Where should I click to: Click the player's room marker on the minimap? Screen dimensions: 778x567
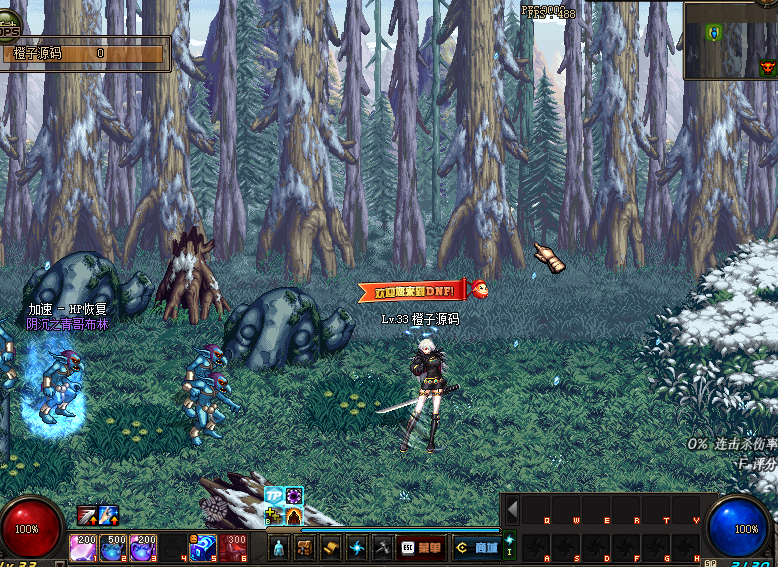(714, 33)
